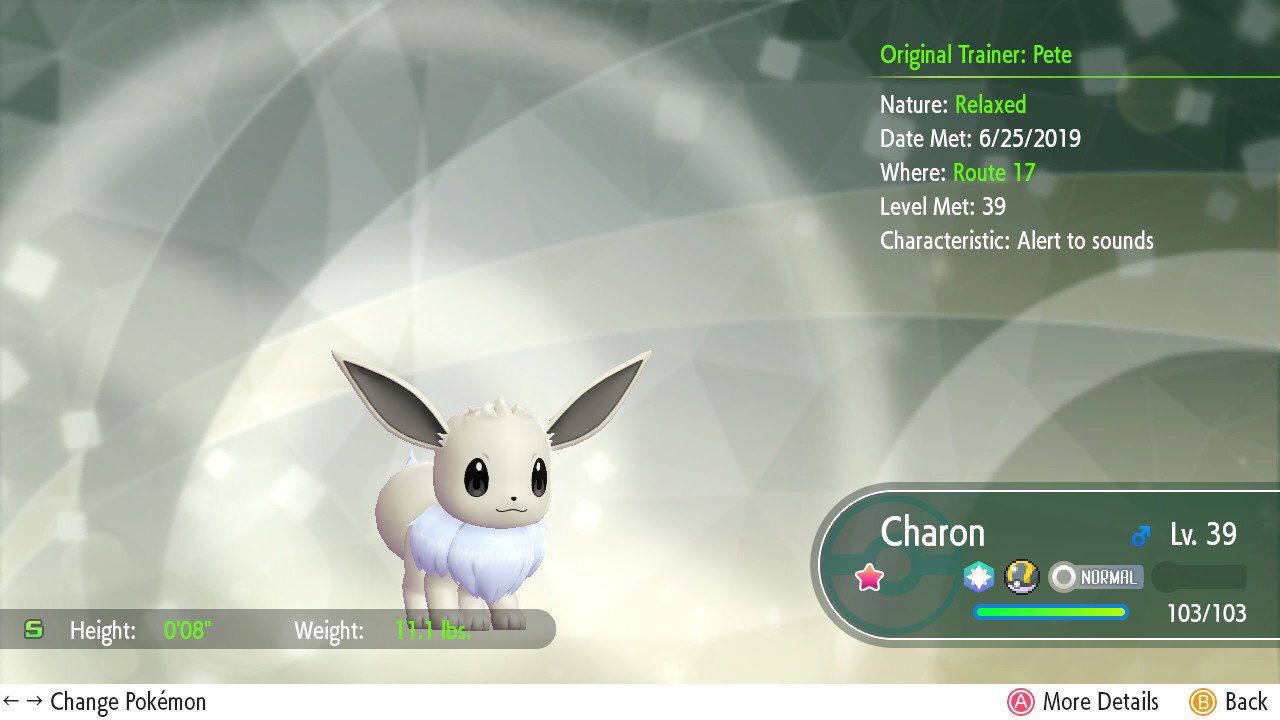Select the Route 17 link
The image size is (1280, 720).
click(994, 172)
